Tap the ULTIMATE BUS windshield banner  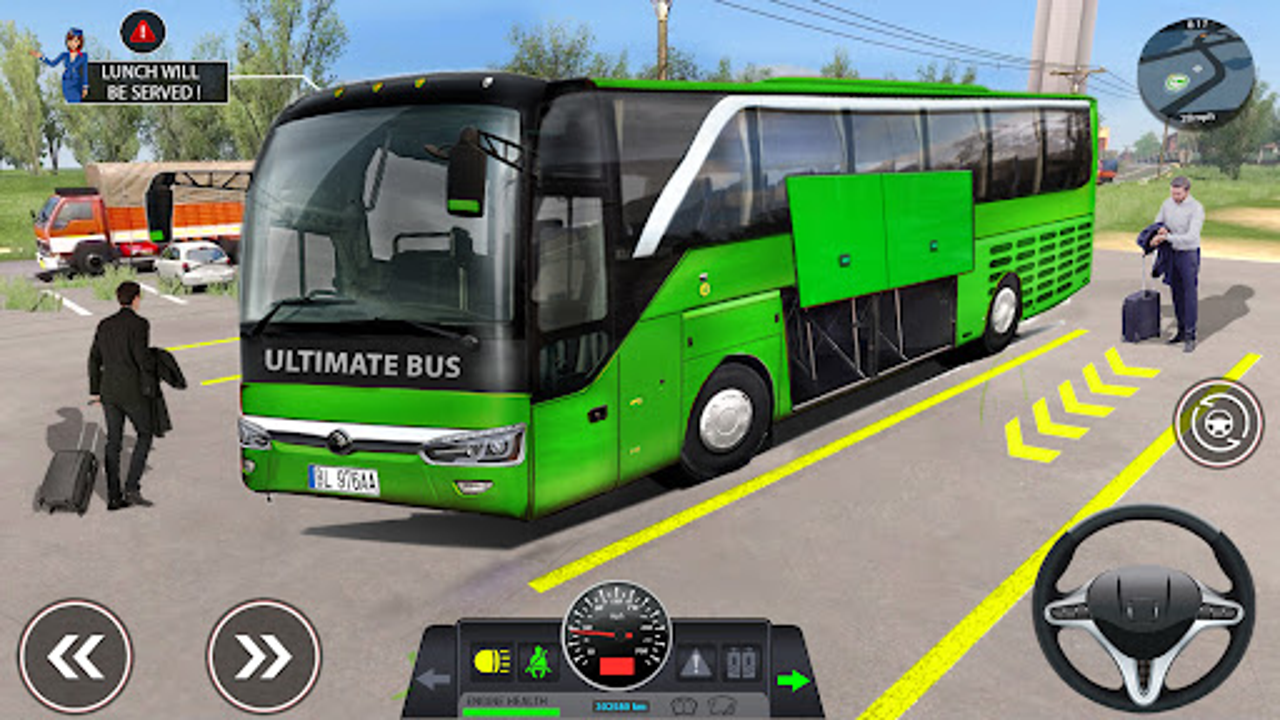(x=362, y=364)
